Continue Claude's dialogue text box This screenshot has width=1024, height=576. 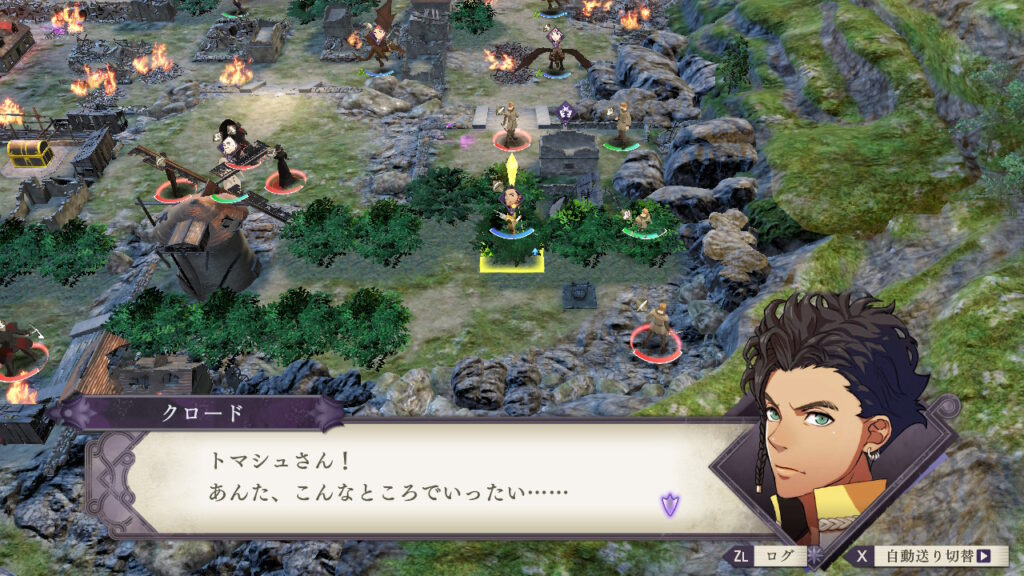point(420,480)
